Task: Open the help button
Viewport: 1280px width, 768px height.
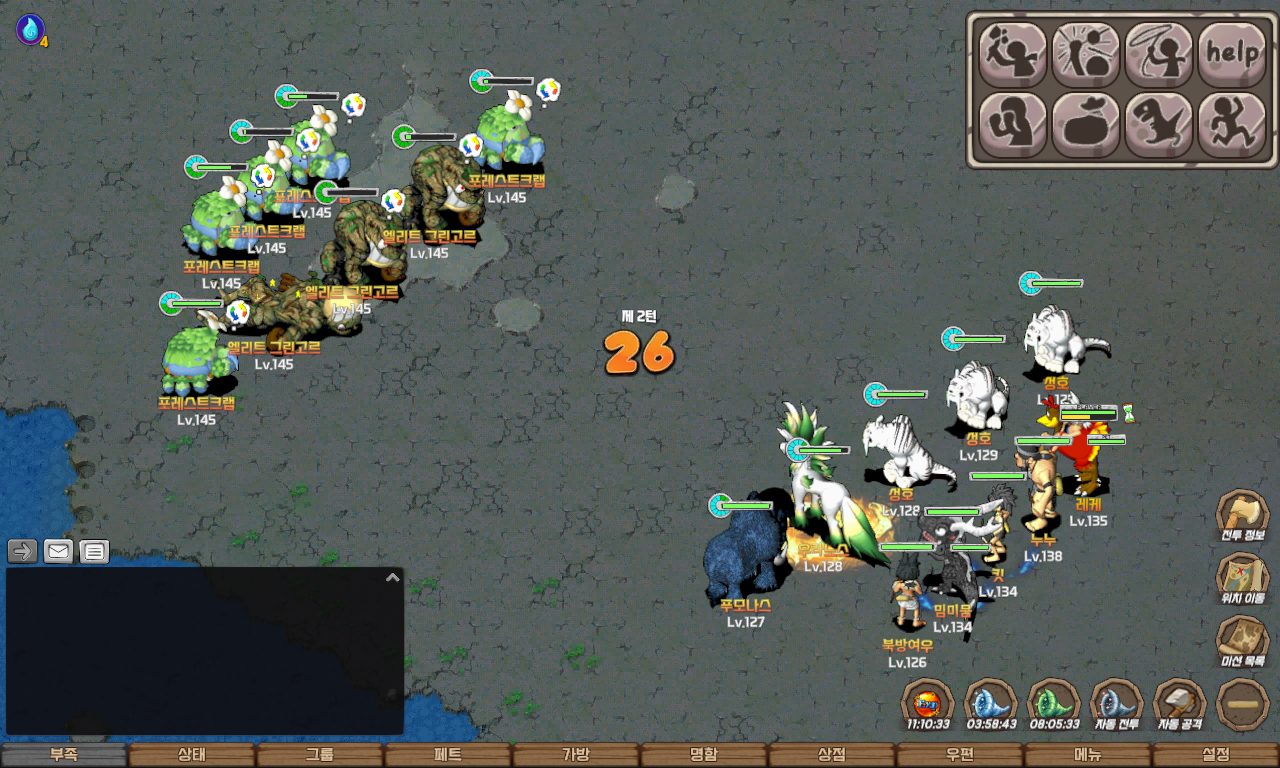Action: point(1232,52)
